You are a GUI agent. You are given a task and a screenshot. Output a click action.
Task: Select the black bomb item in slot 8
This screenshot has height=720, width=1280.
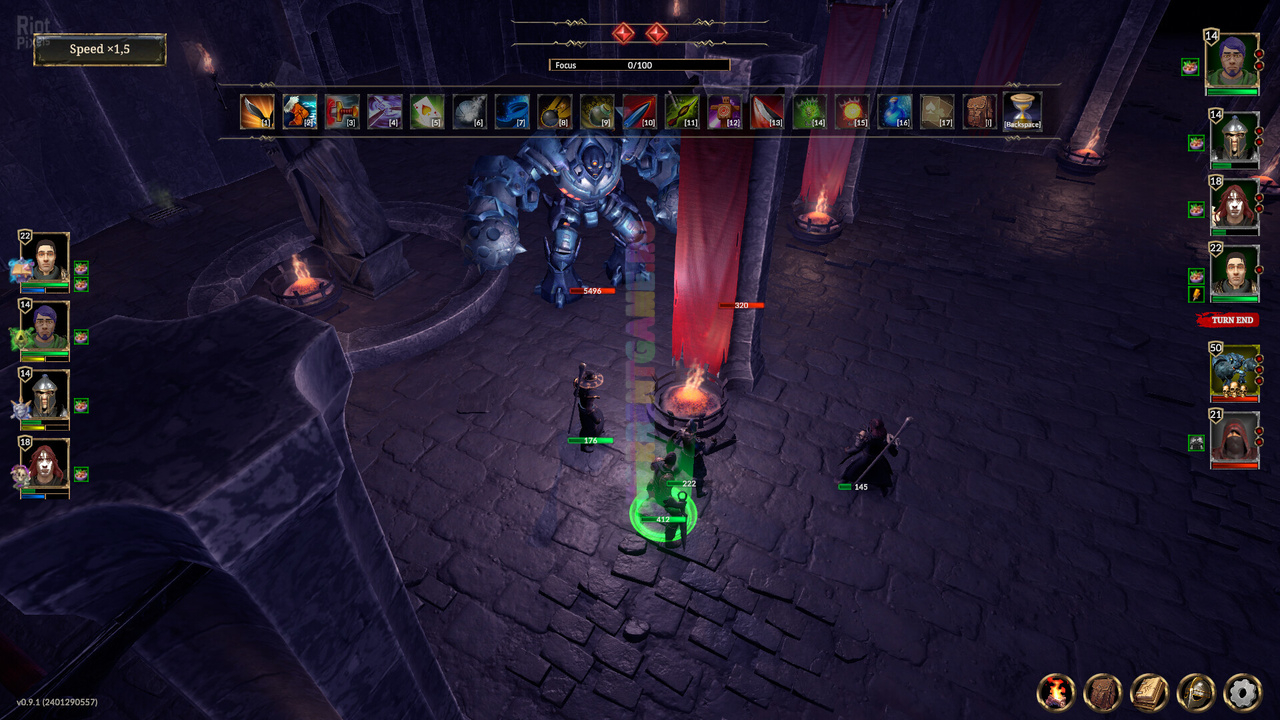pyautogui.click(x=555, y=111)
